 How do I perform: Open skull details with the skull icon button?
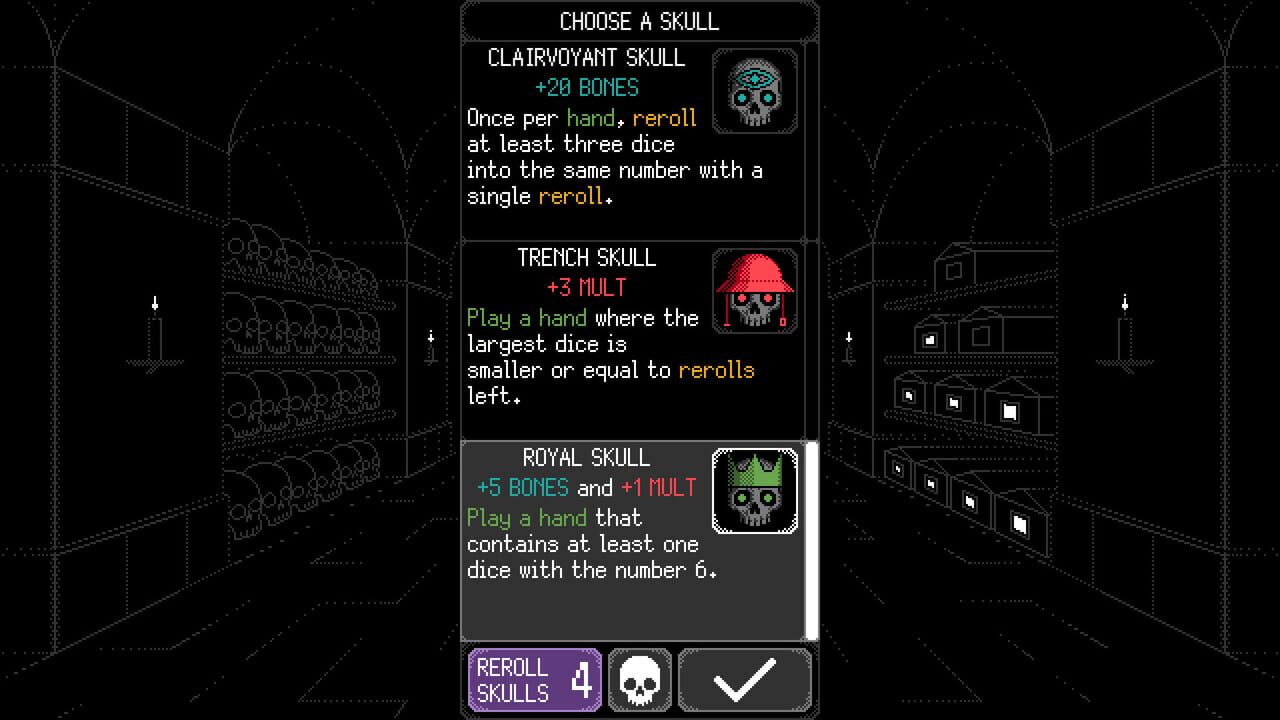coord(639,679)
